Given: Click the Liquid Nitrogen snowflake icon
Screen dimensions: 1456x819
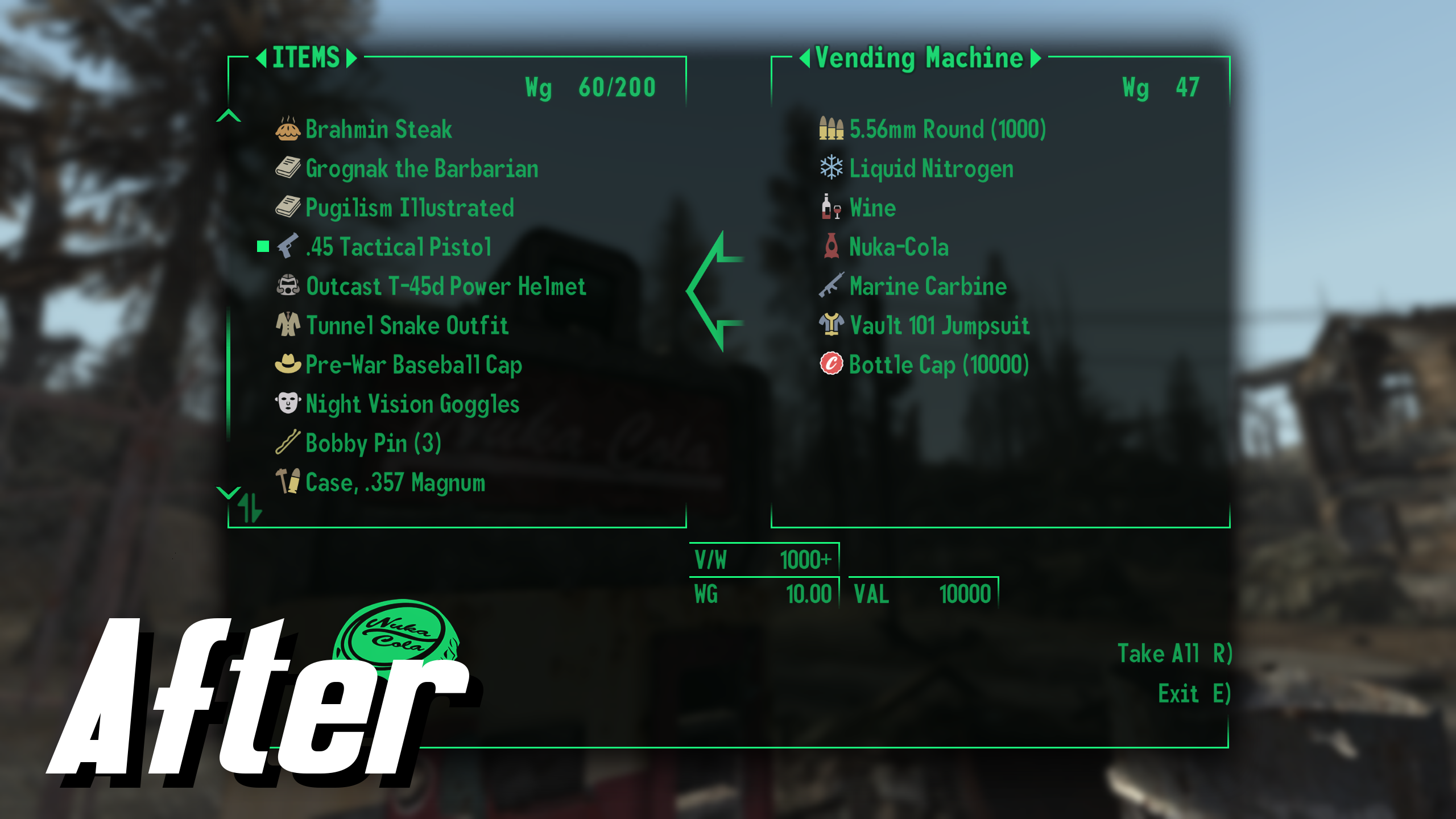Looking at the screenshot, I should pyautogui.click(x=832, y=168).
